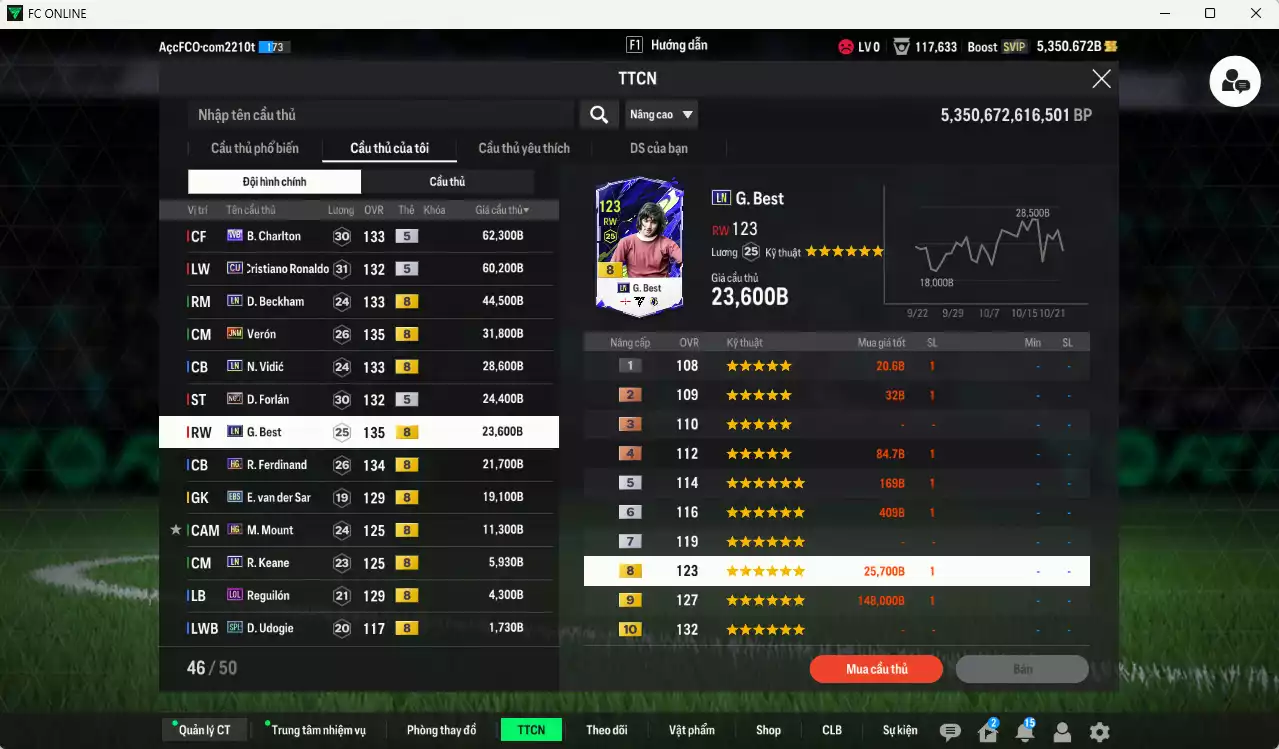Open Phòng thay đồ from bottom menu
Screen dimensions: 1279x749
pyautogui.click(x=441, y=730)
